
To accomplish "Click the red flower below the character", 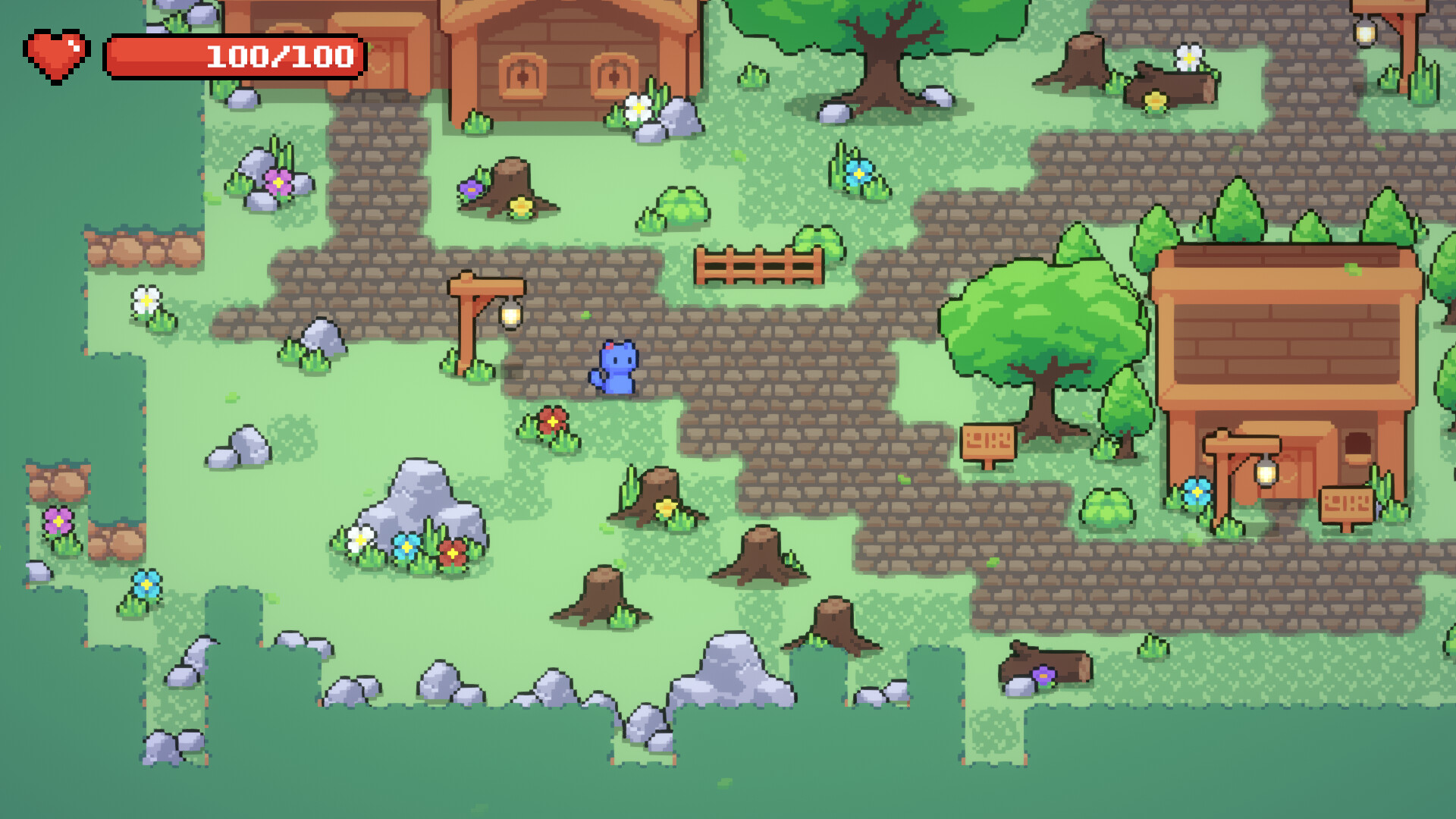I will 551,421.
